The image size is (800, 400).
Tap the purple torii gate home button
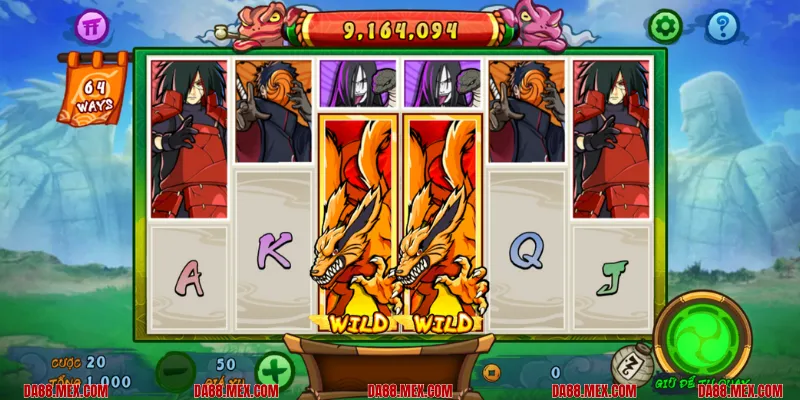(92, 26)
